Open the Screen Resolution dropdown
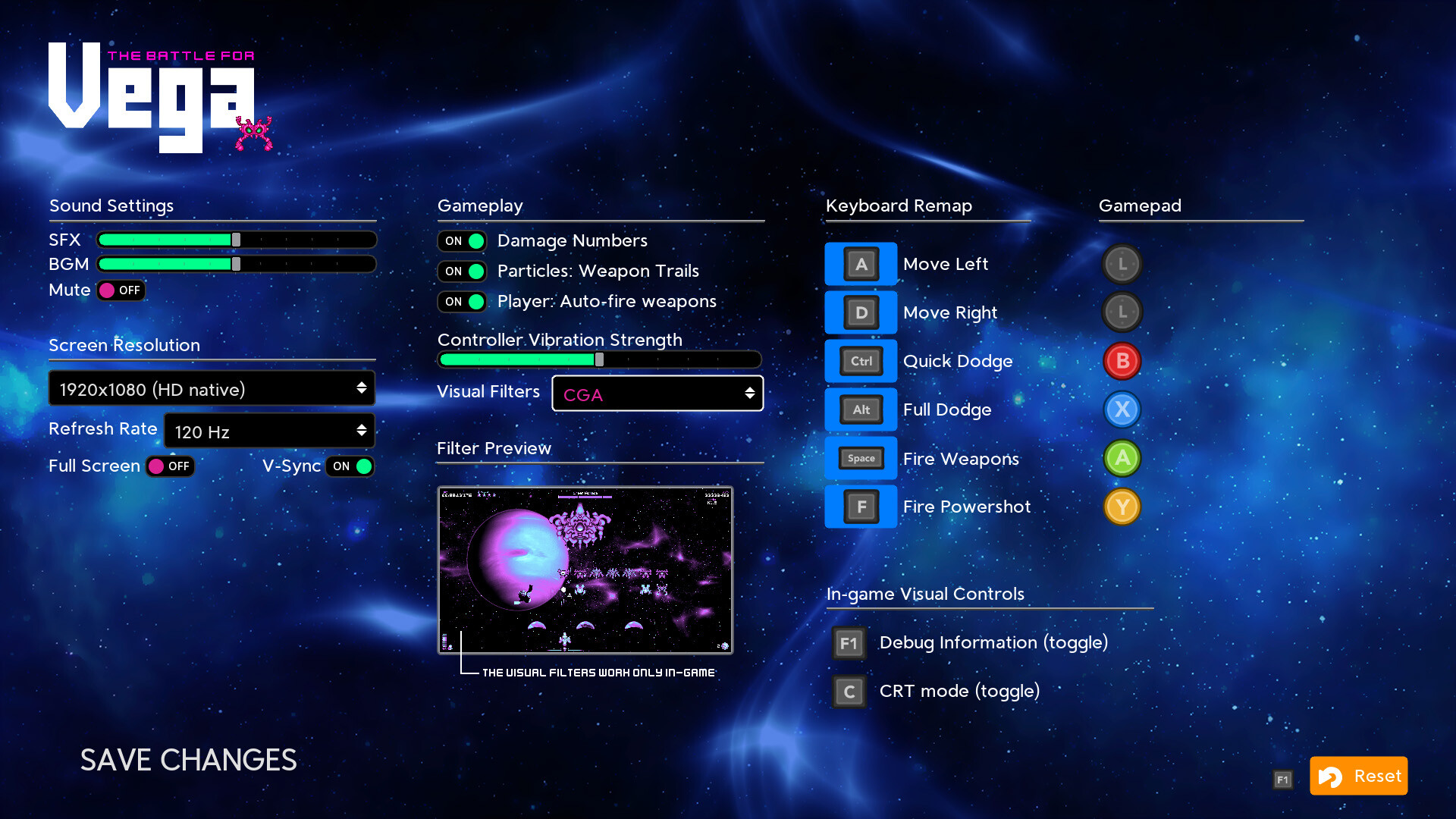This screenshot has height=819, width=1456. (x=212, y=388)
